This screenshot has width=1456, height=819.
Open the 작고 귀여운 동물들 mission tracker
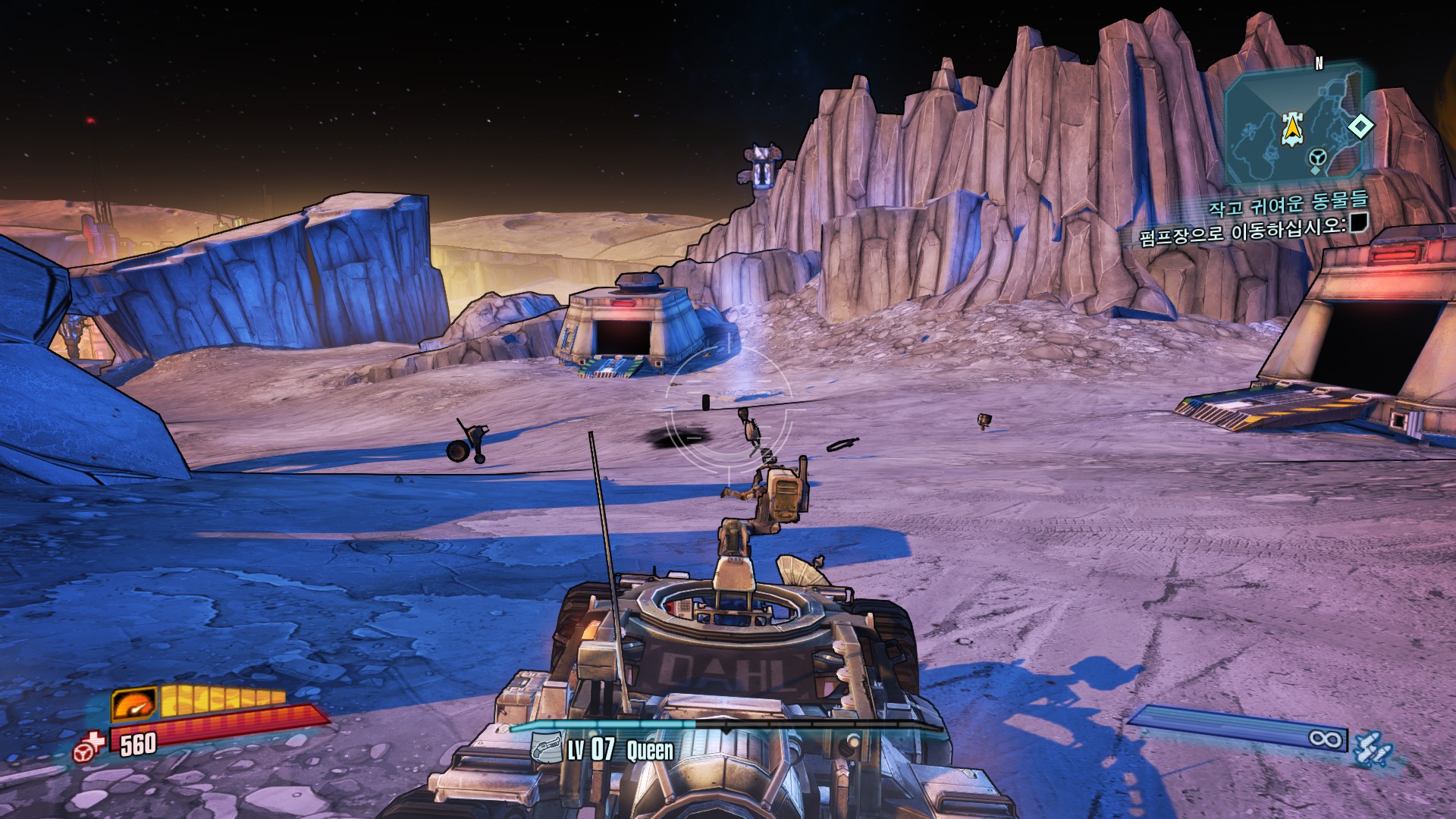point(1288,203)
